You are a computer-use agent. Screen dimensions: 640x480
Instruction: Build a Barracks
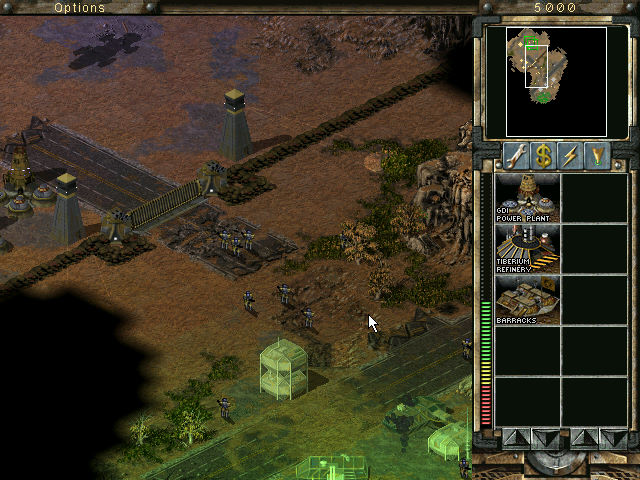tap(527, 301)
